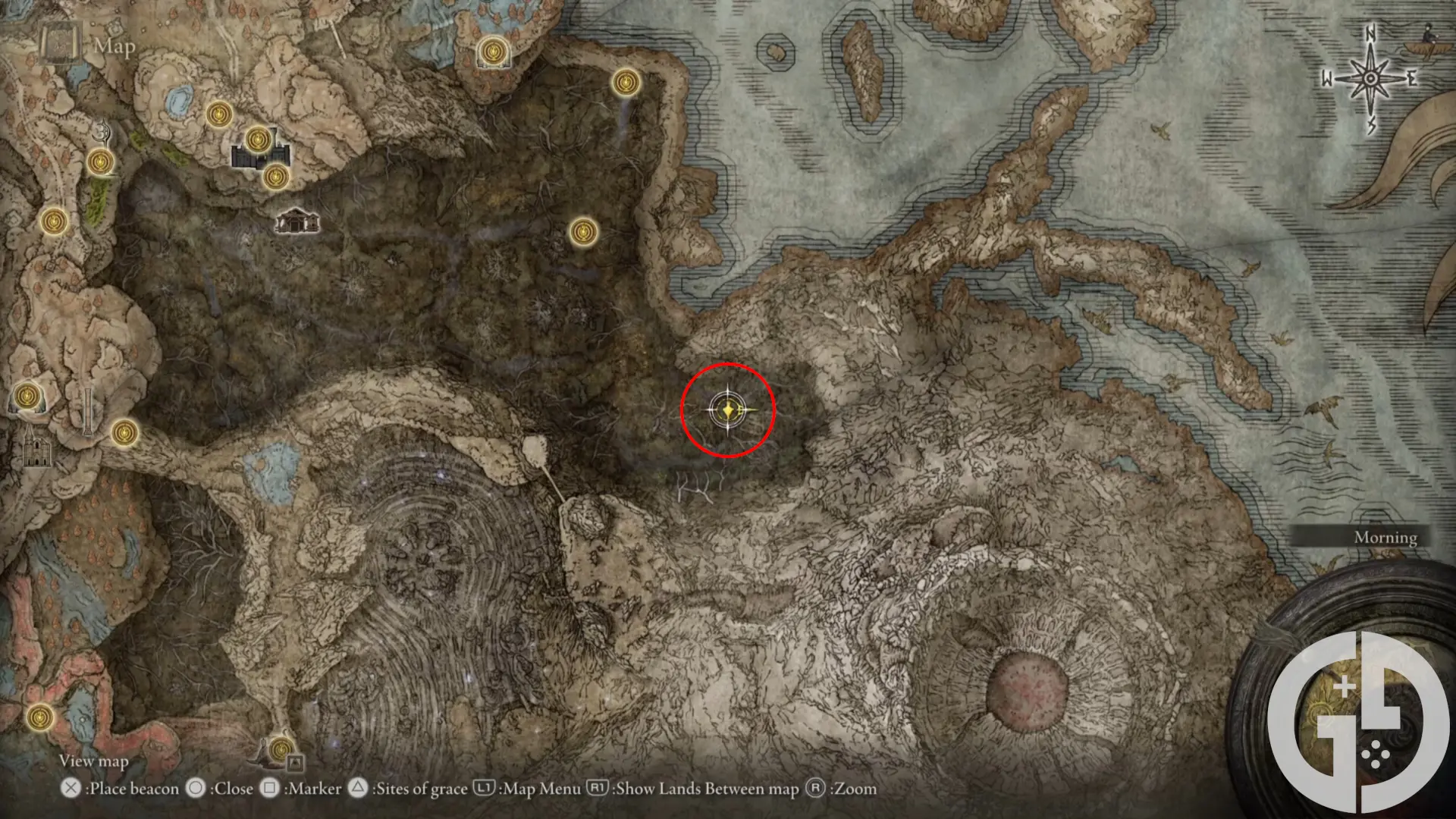Select the Morning time indicator
This screenshot has width=1456, height=819.
click(1387, 537)
